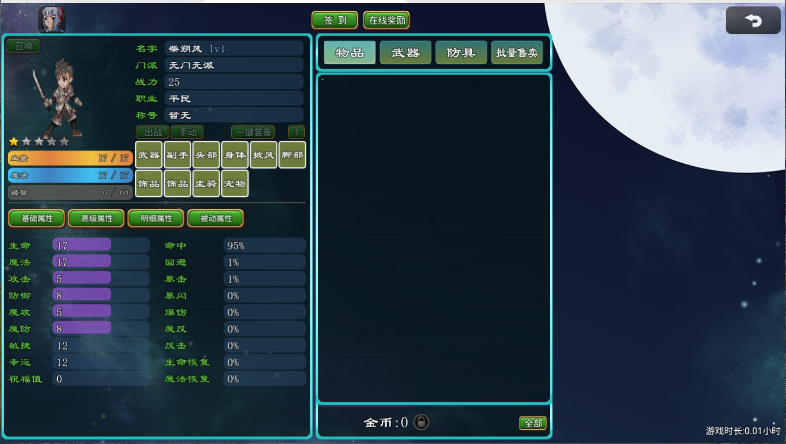Open the 披风 cloak equipment slot
Viewport: 786px width, 444px height.
coord(264,155)
